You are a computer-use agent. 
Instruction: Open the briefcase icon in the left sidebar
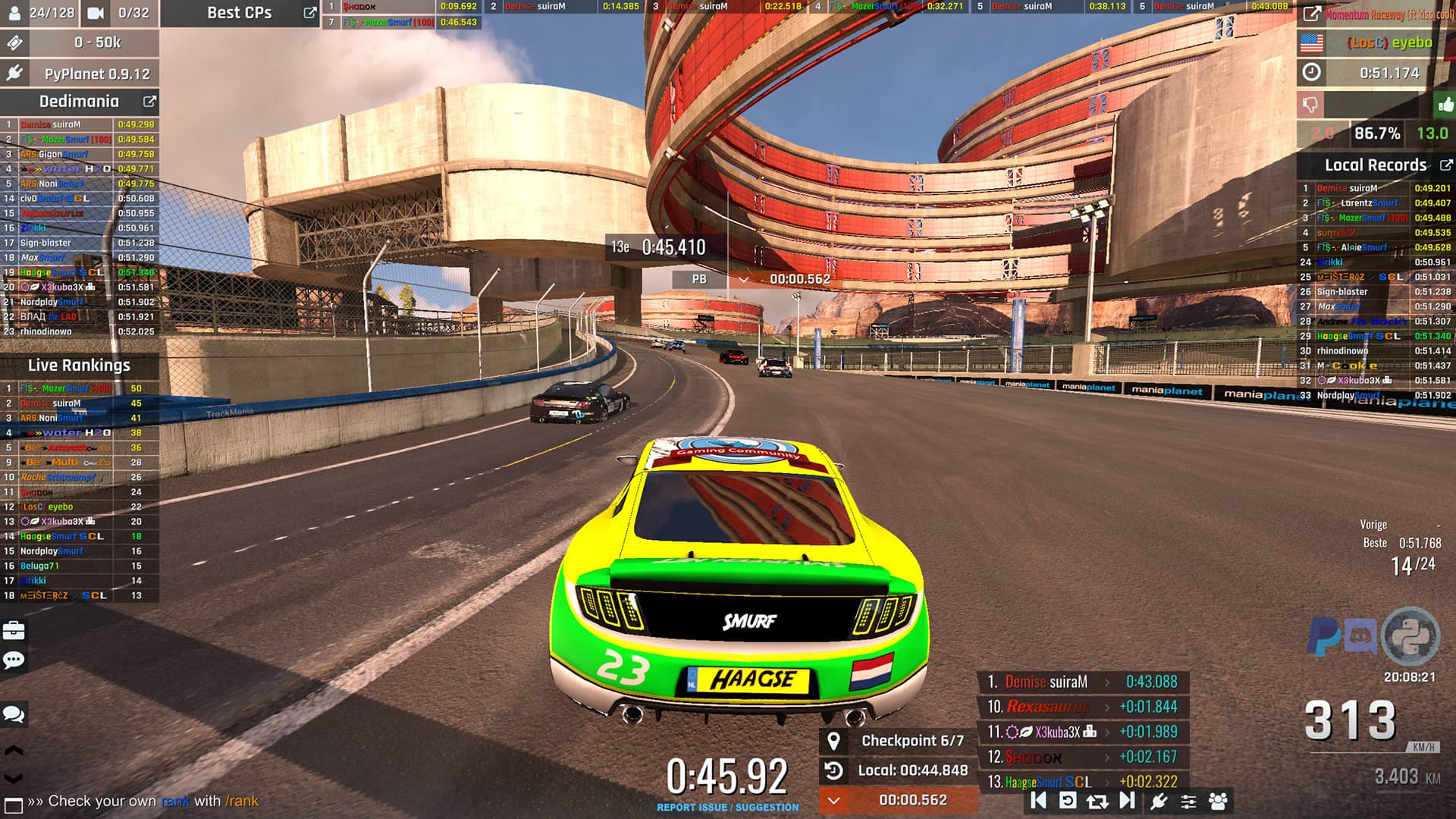tap(13, 632)
